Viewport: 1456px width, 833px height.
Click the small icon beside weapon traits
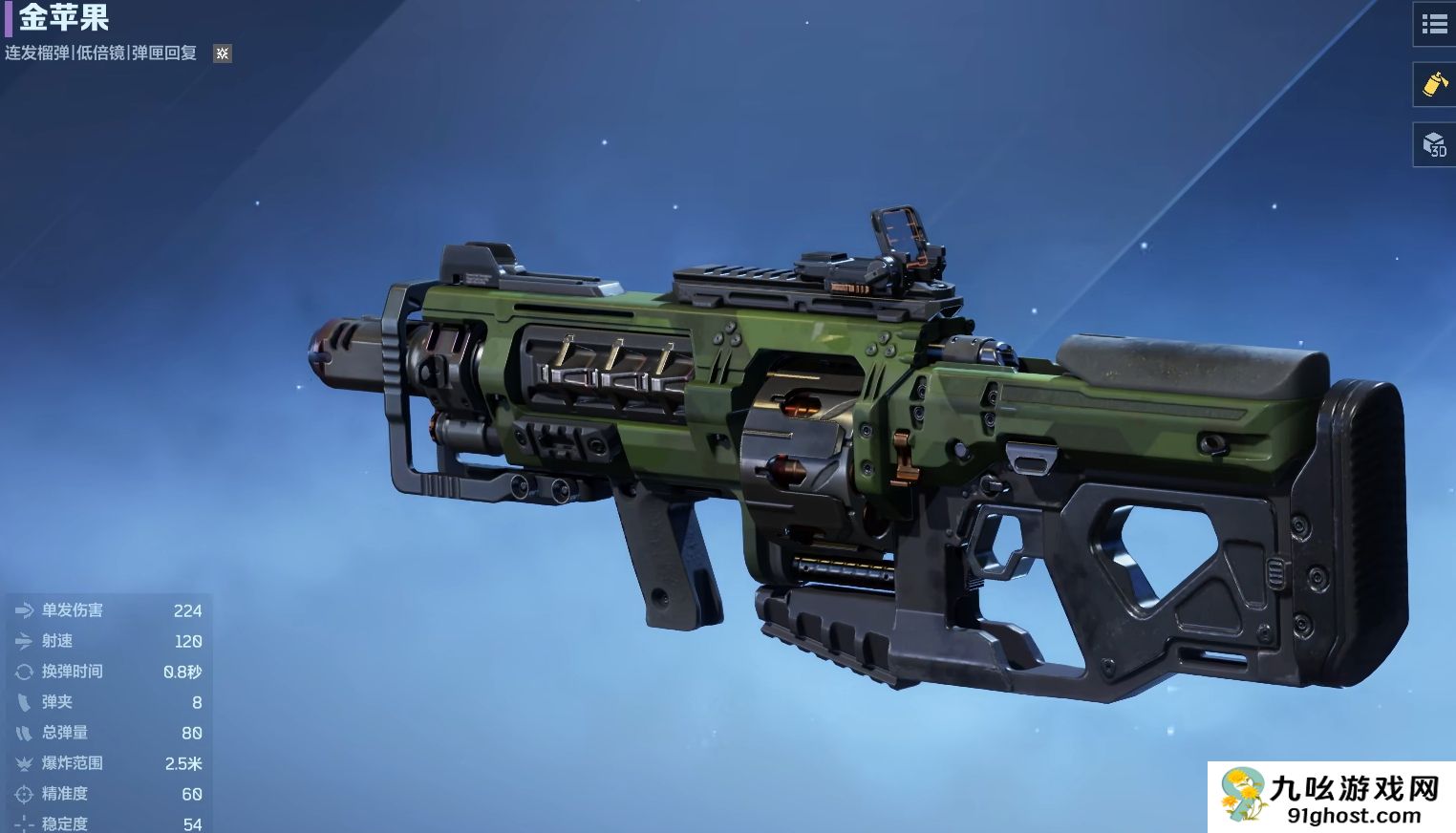223,53
